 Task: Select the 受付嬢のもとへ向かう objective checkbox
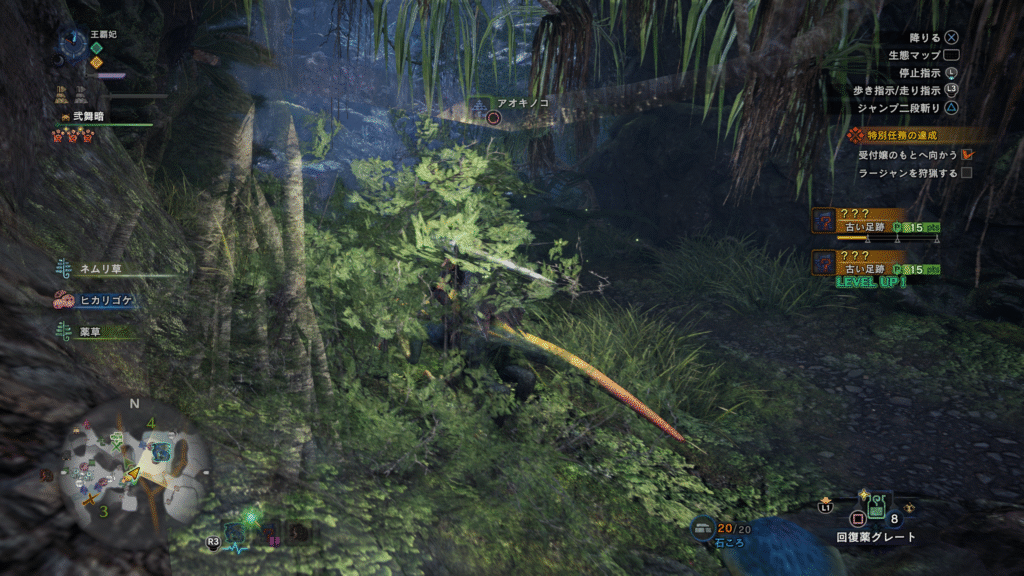pos(967,154)
